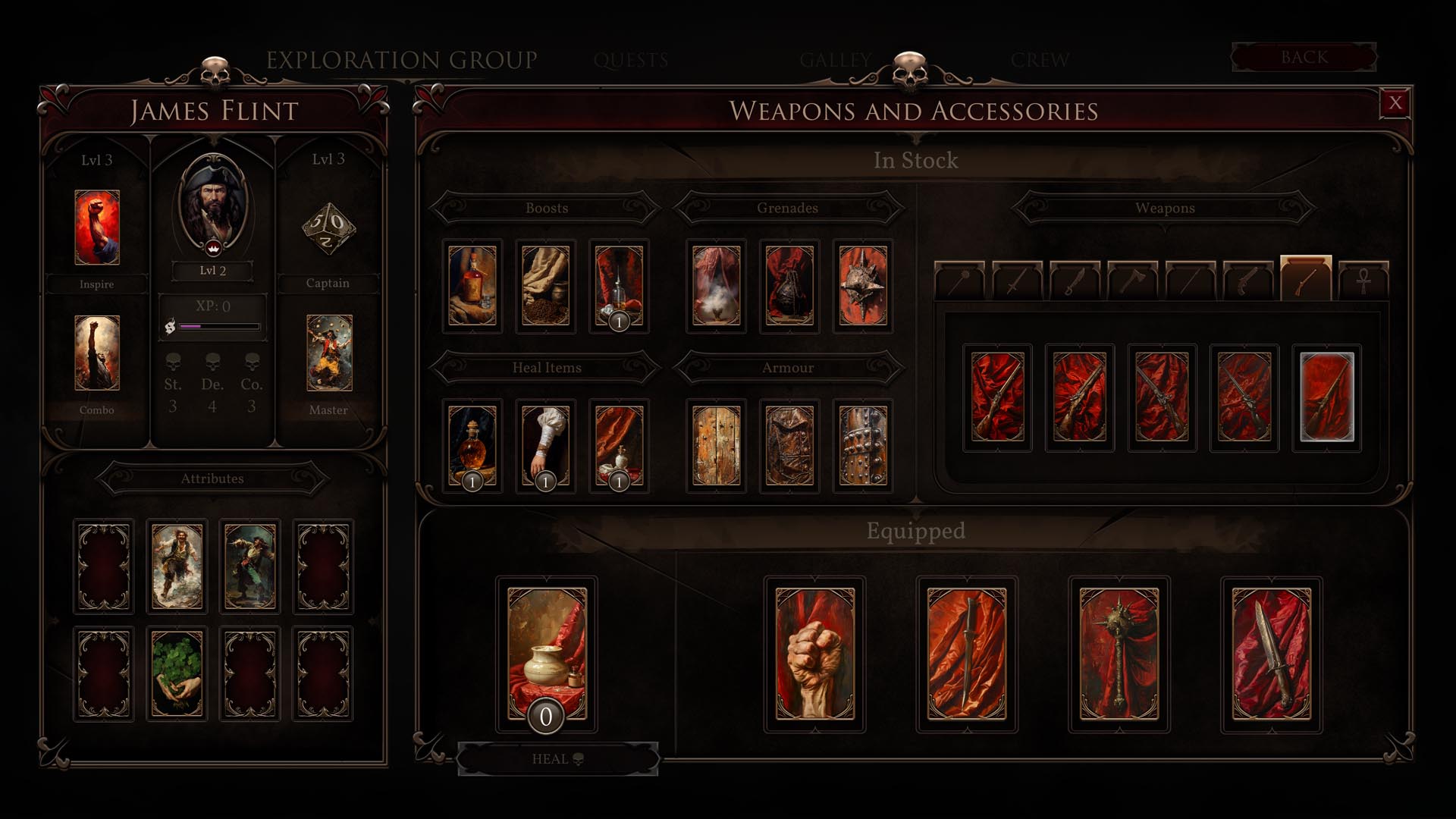Select the bandaged arm heal item
Viewport: 1456px width, 819px height.
[x=545, y=446]
